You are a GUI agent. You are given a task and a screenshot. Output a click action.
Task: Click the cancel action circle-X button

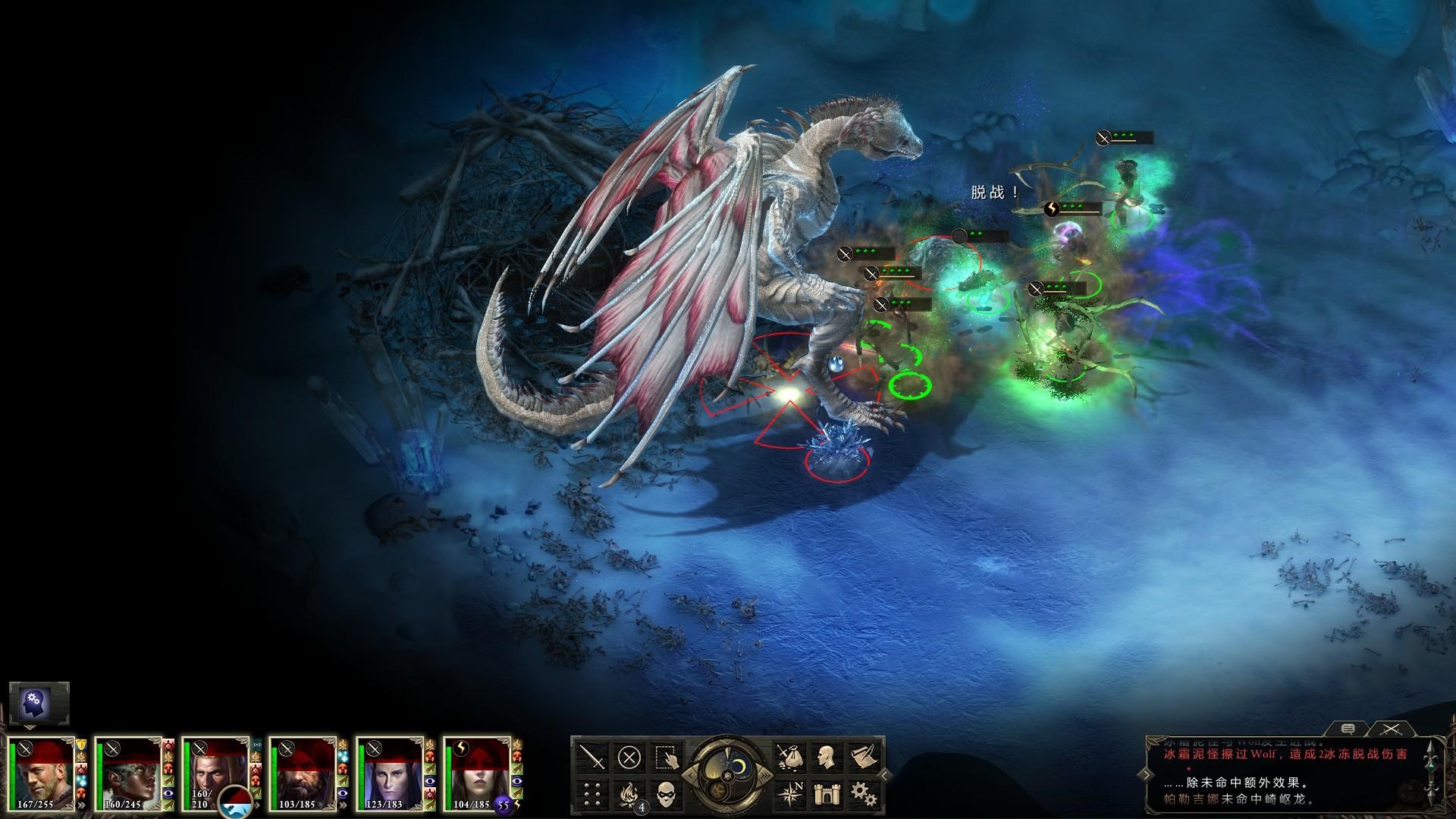629,757
